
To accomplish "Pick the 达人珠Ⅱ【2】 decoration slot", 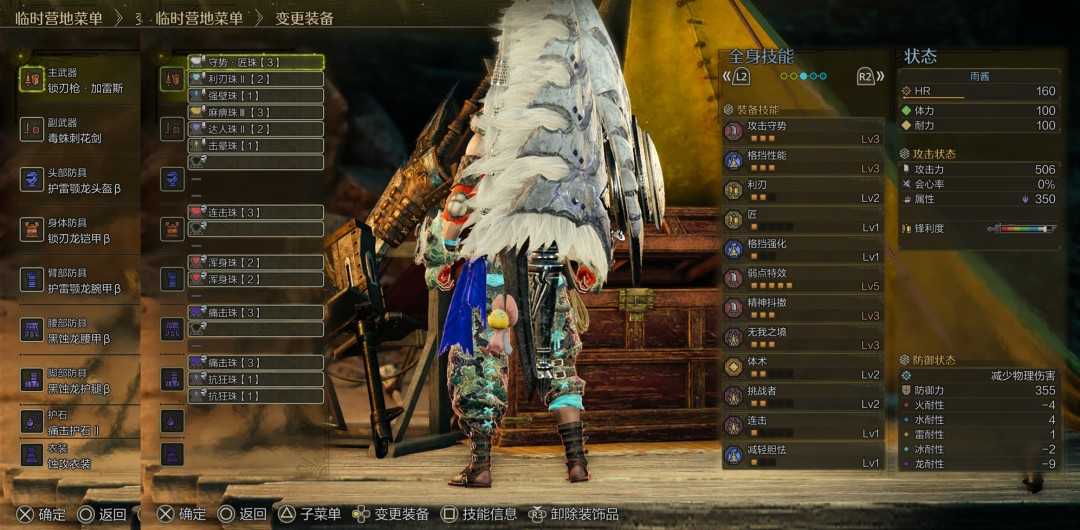I will (x=256, y=129).
